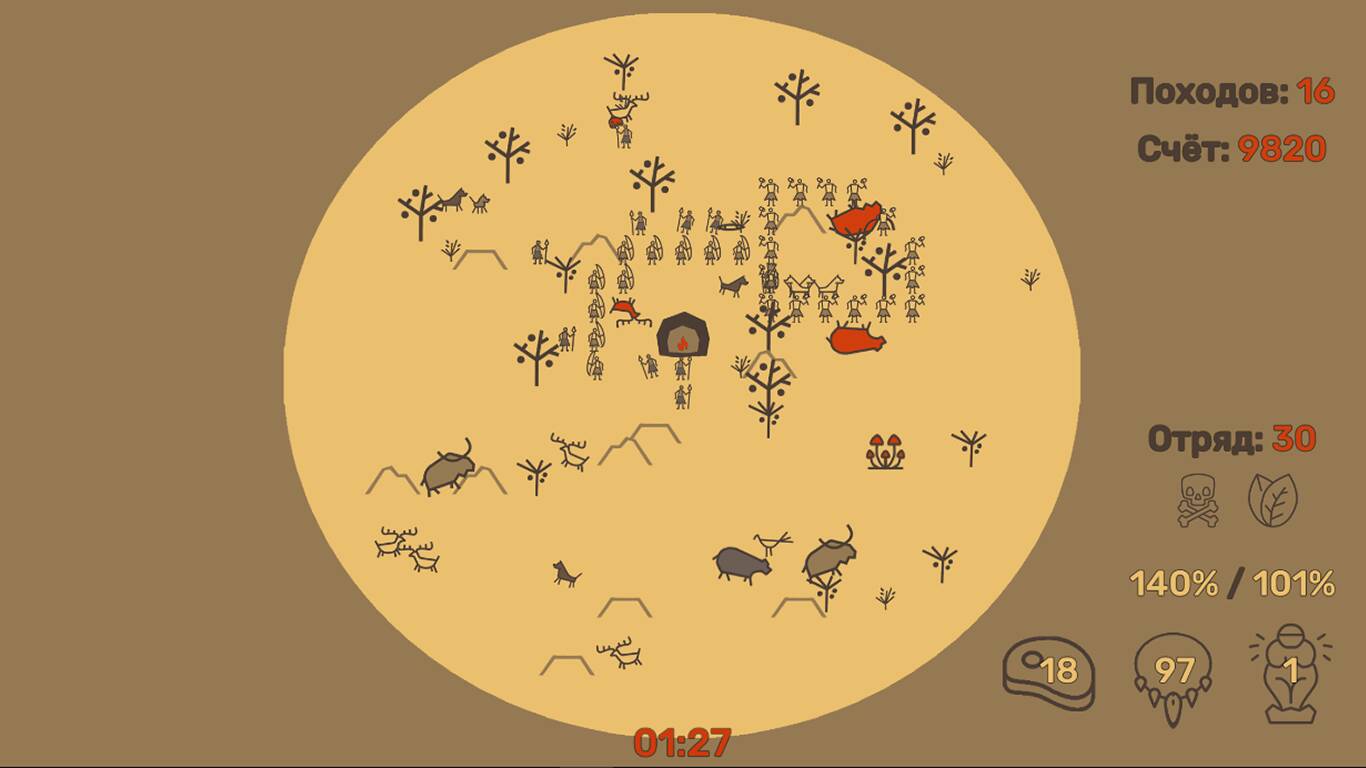
Task: Click the 140% / 101% percentage display
Action: [1233, 580]
